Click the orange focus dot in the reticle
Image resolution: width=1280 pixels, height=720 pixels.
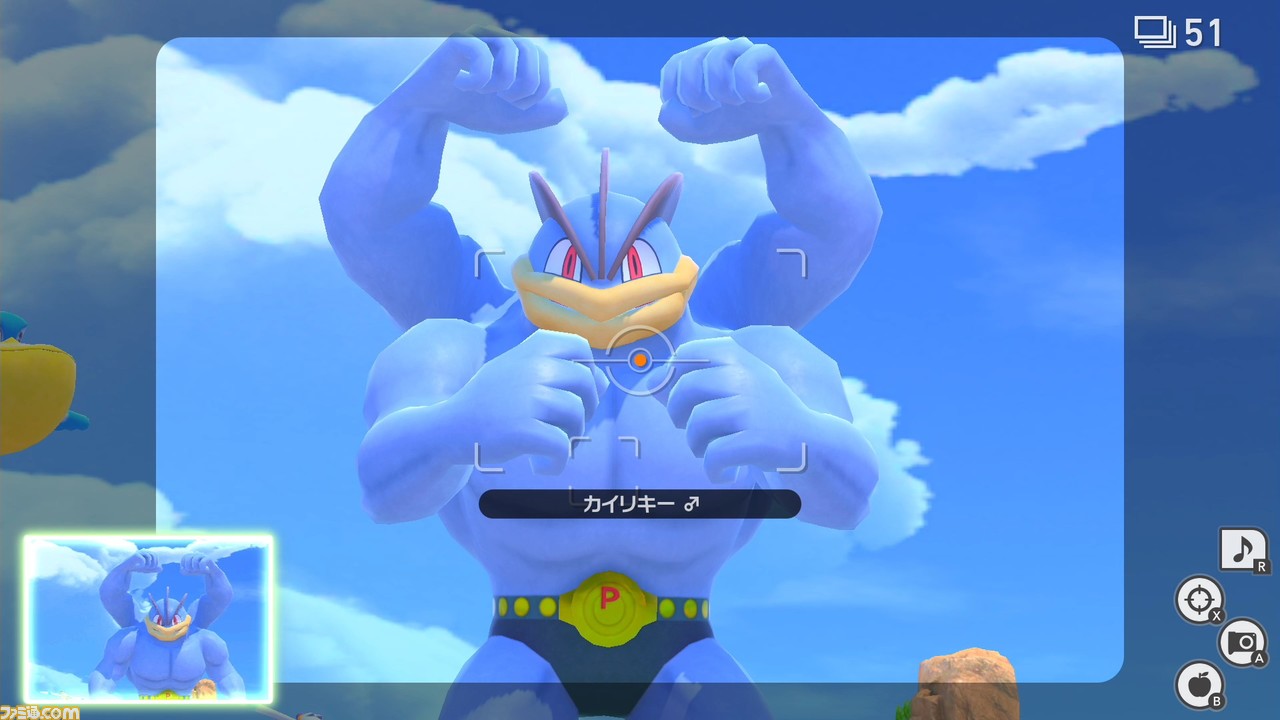(640, 360)
